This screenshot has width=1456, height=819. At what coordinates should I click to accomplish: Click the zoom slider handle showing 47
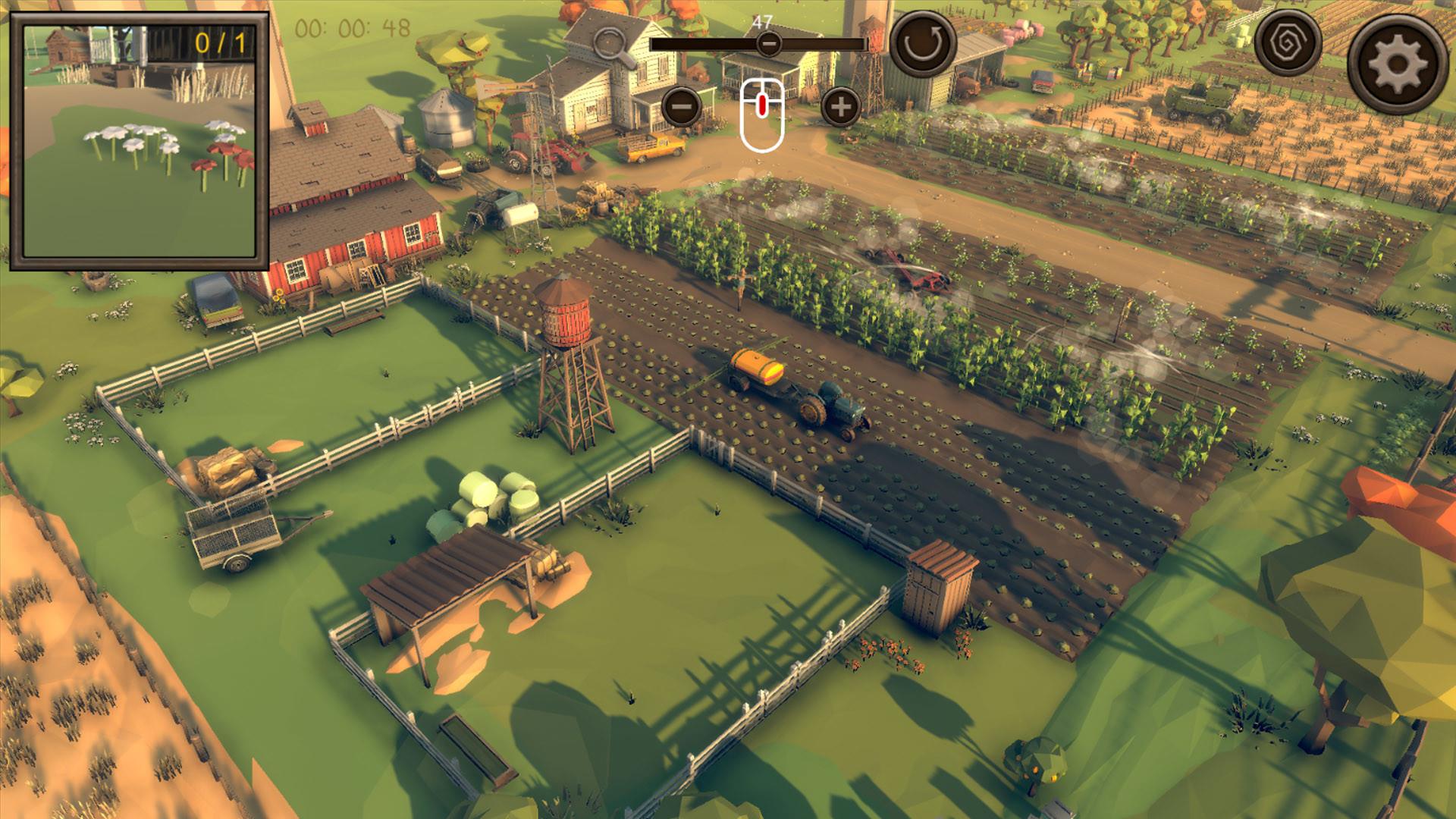click(x=768, y=44)
